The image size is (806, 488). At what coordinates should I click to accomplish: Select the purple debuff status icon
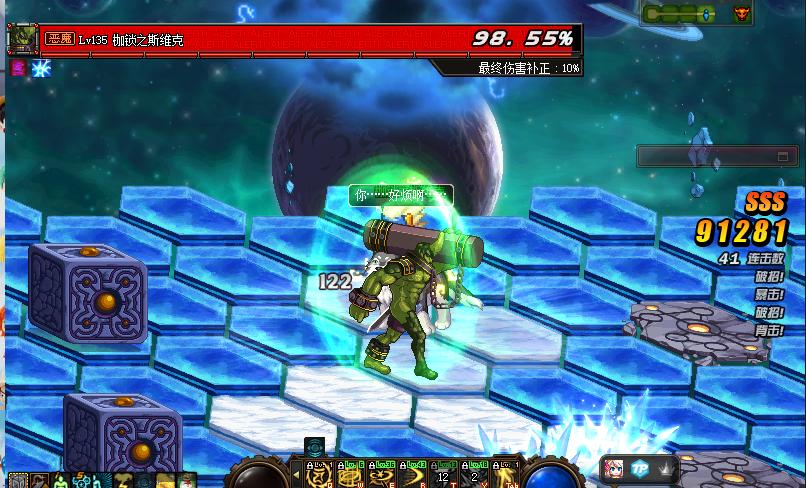[17, 69]
